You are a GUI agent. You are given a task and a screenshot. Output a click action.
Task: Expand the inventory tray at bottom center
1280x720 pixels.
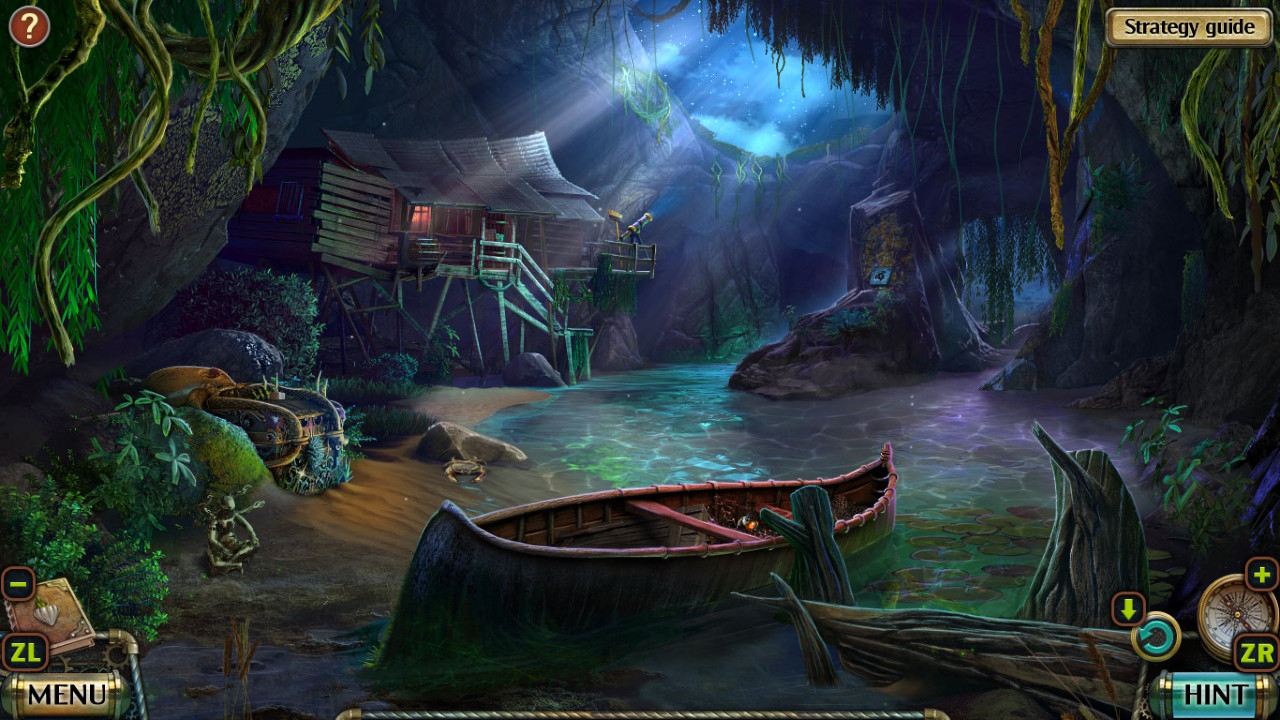click(x=640, y=714)
